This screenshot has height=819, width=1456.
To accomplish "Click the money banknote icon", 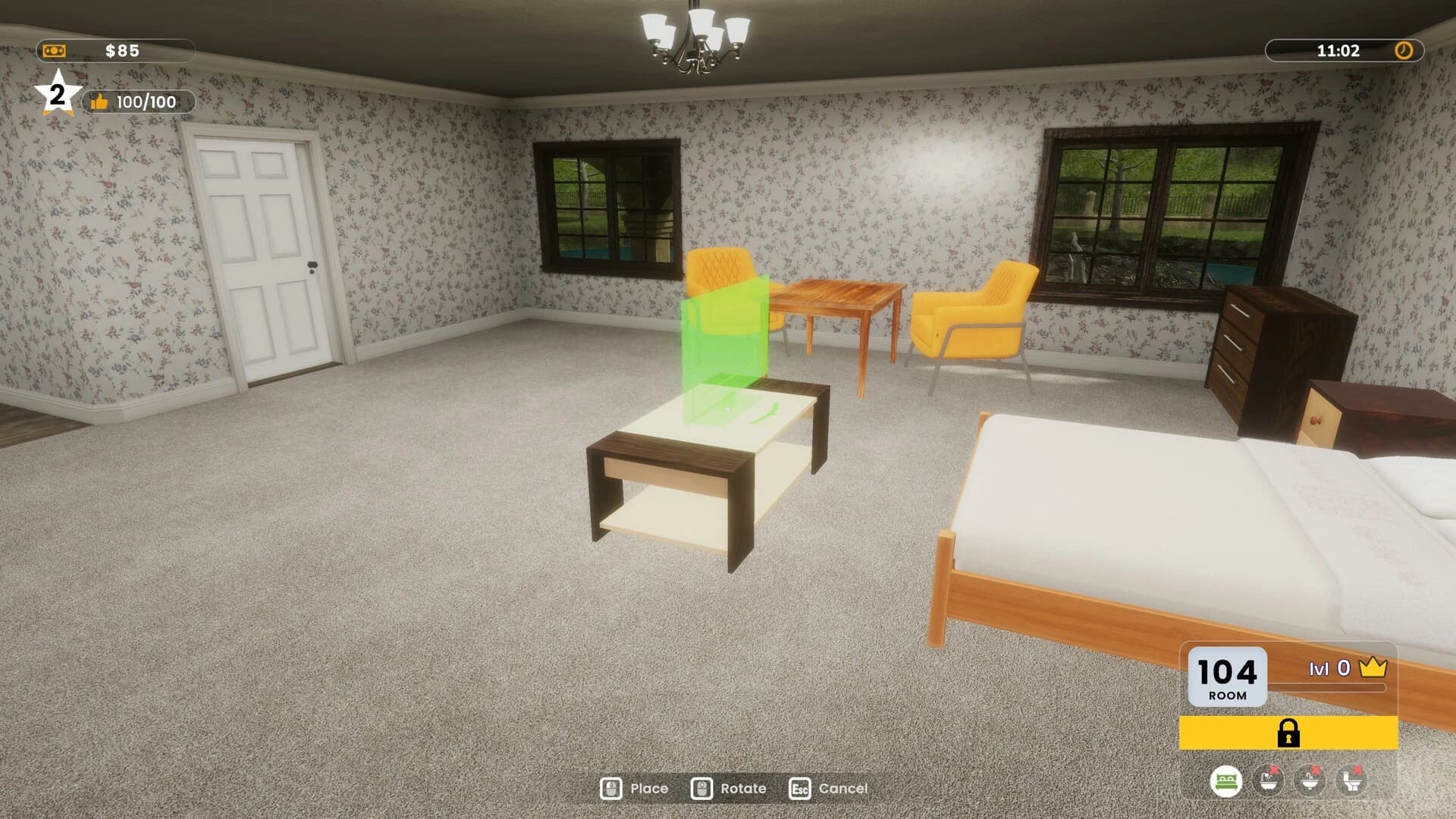I will (54, 51).
